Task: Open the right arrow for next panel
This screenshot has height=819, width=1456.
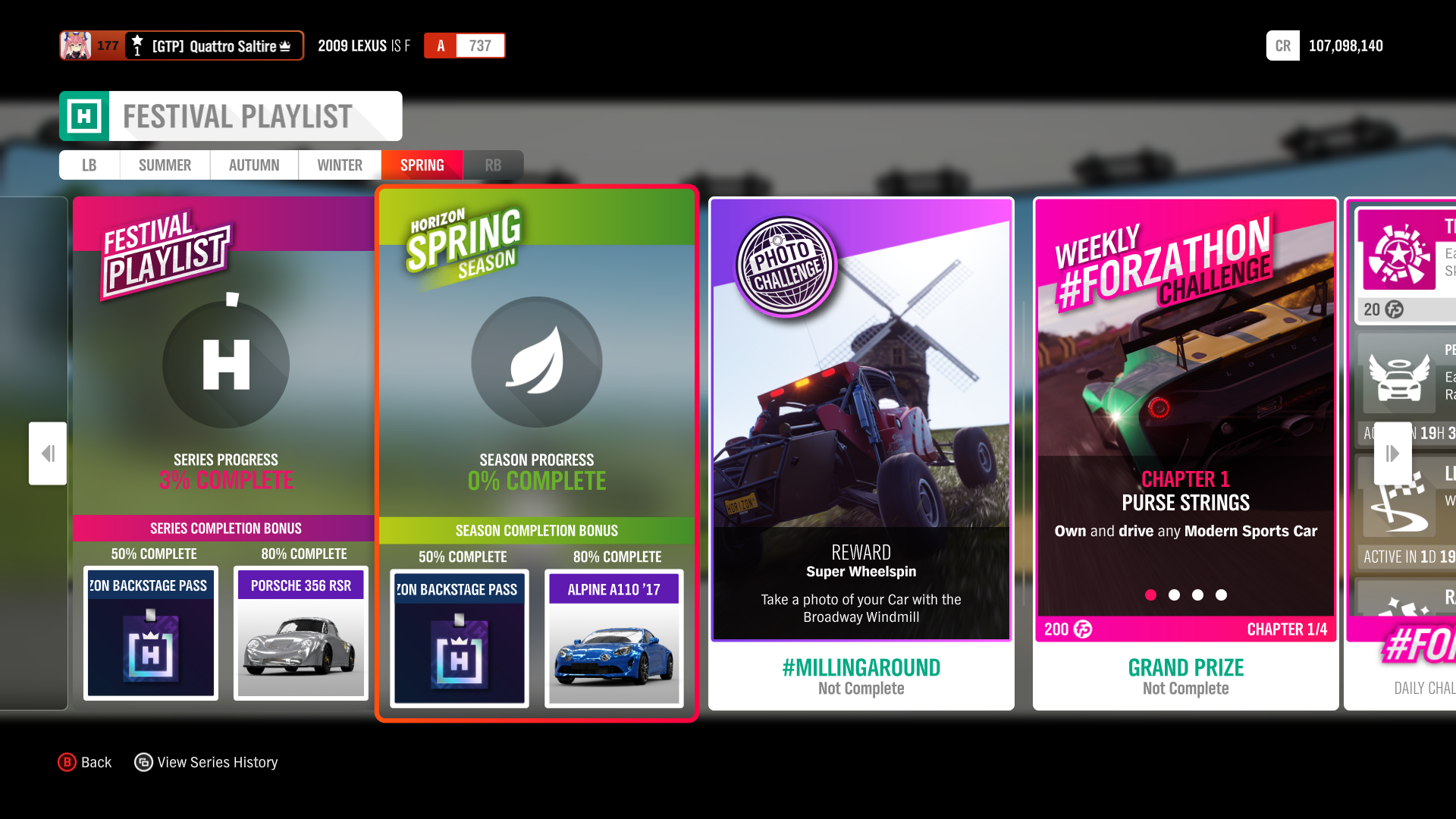Action: [1392, 453]
